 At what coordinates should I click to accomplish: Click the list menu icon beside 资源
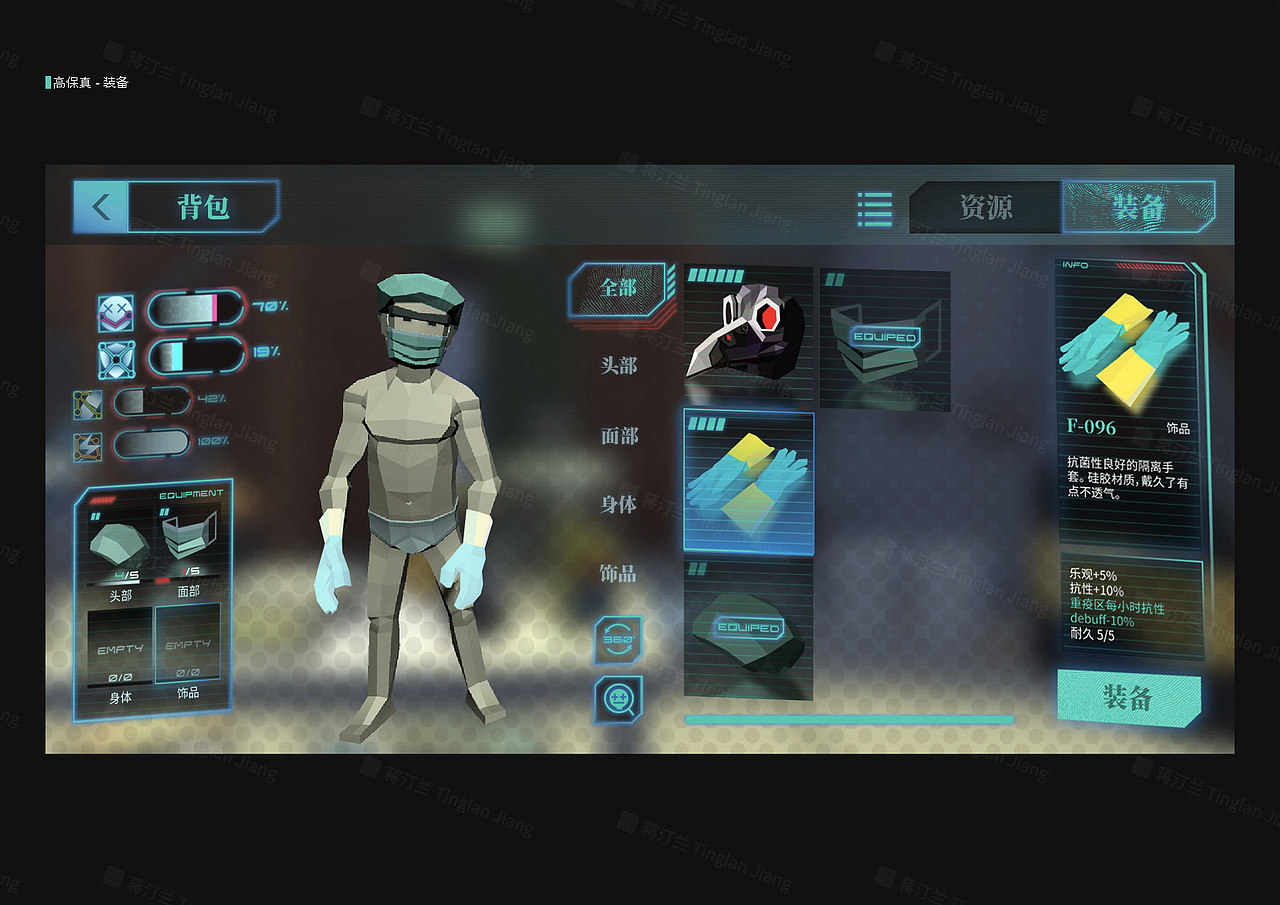(x=873, y=208)
